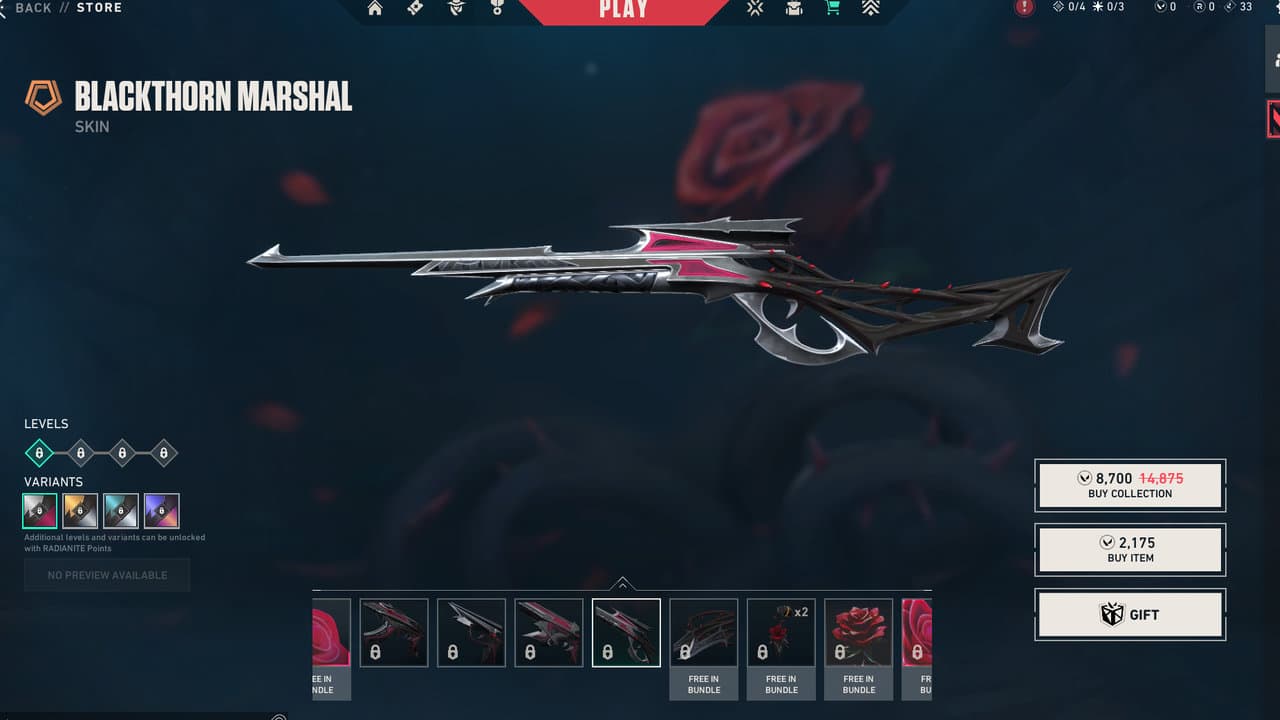
Task: Click the red alert notification icon
Action: point(1024,8)
